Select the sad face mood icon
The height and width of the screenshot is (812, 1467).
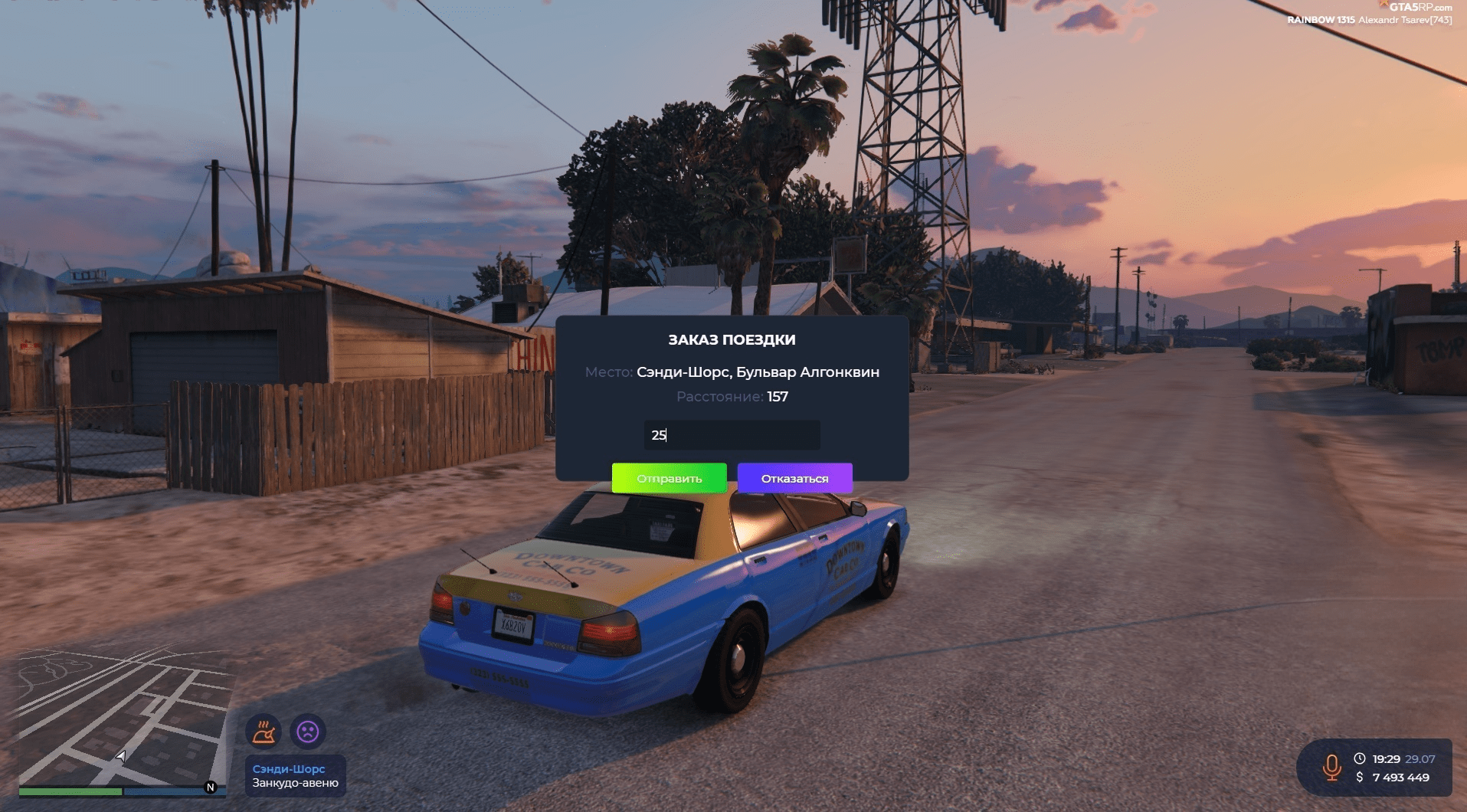[x=308, y=732]
